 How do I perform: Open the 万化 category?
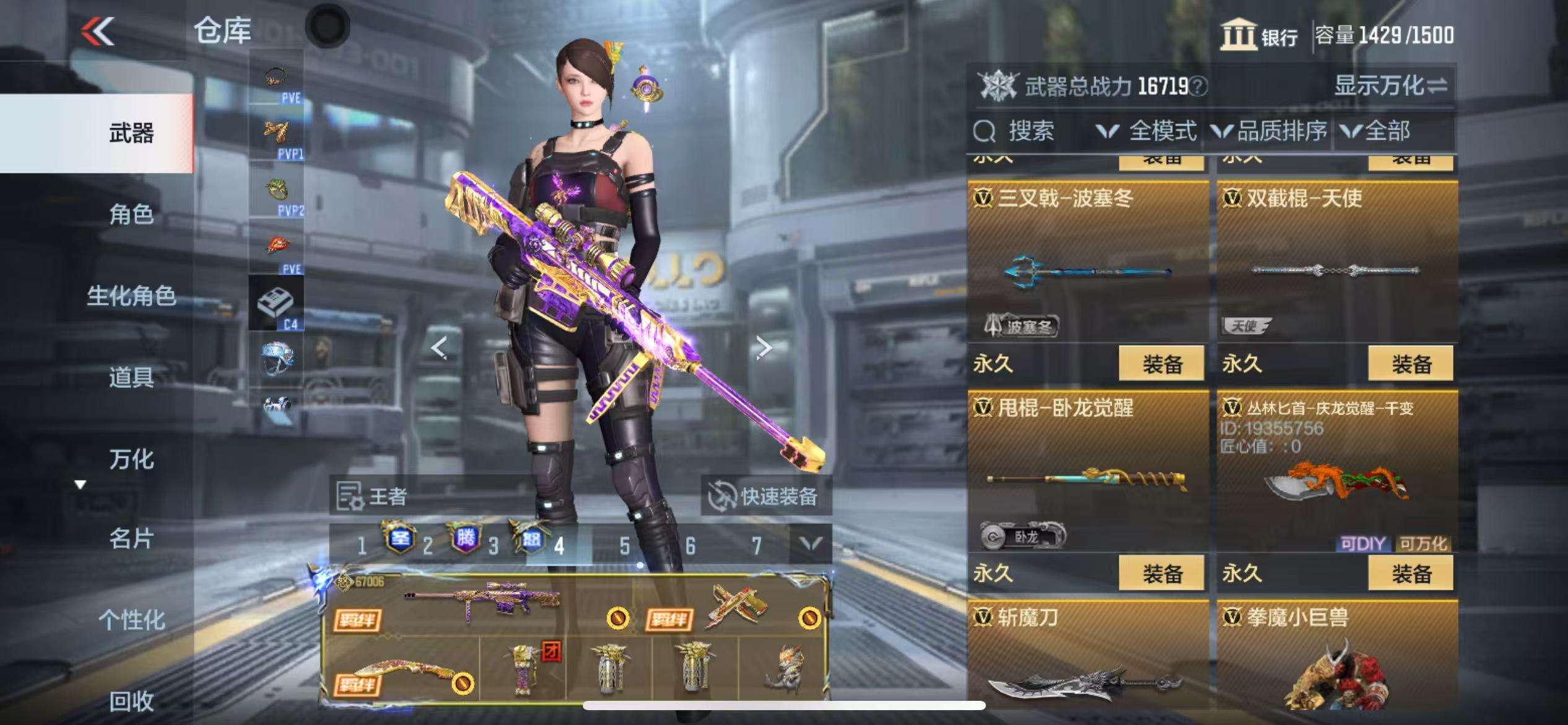(131, 459)
